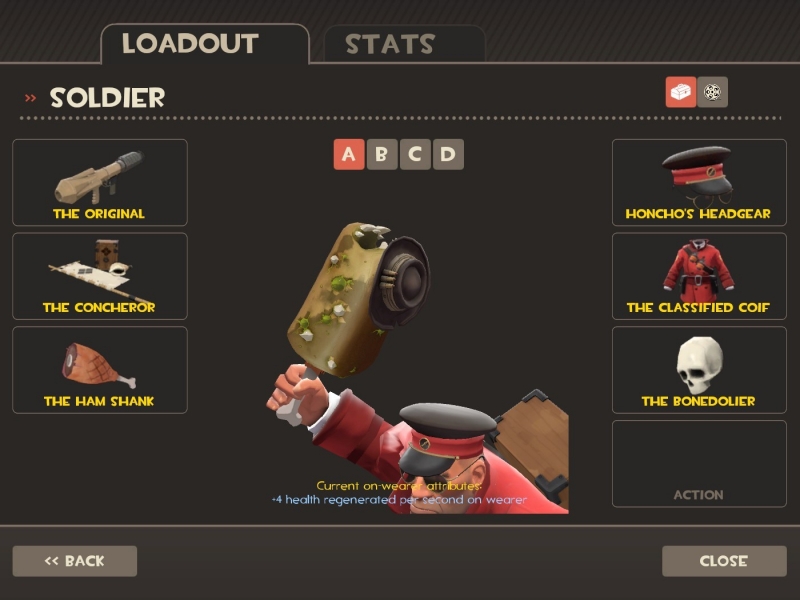Open the Honcho's Headgear hat slot
The image size is (800, 600).
tap(699, 182)
